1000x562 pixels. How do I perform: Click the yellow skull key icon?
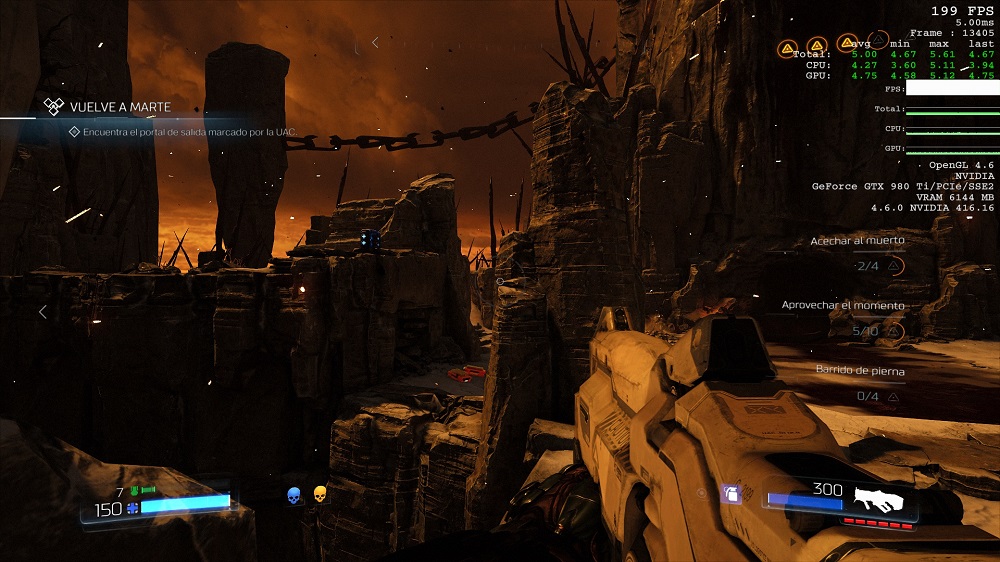pyautogui.click(x=320, y=494)
